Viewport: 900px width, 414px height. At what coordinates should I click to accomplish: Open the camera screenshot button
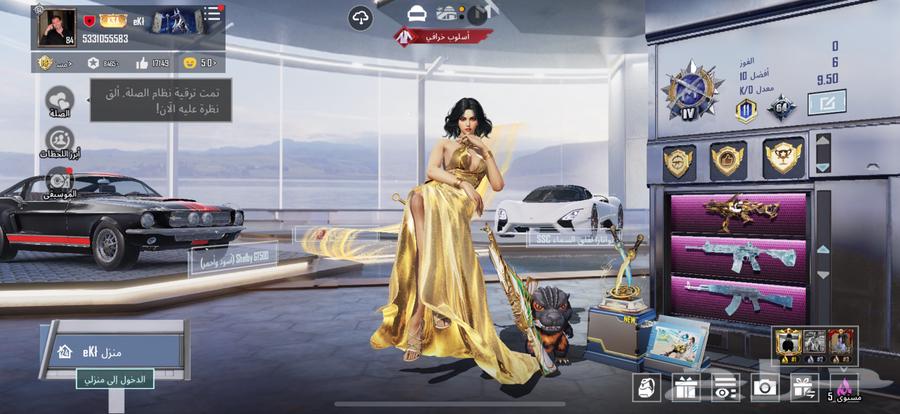(x=765, y=387)
